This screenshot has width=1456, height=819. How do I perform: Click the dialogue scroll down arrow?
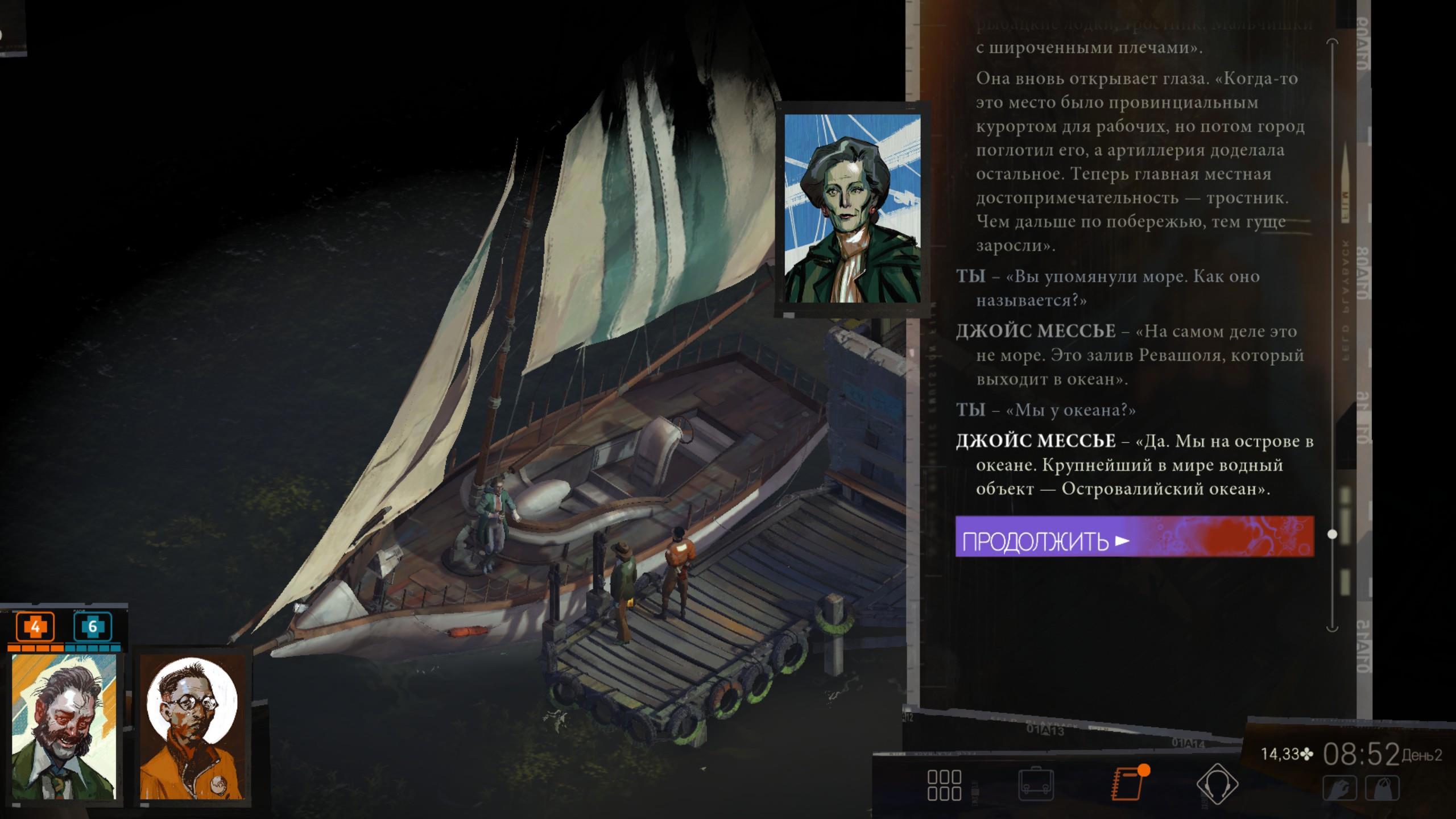1332,628
